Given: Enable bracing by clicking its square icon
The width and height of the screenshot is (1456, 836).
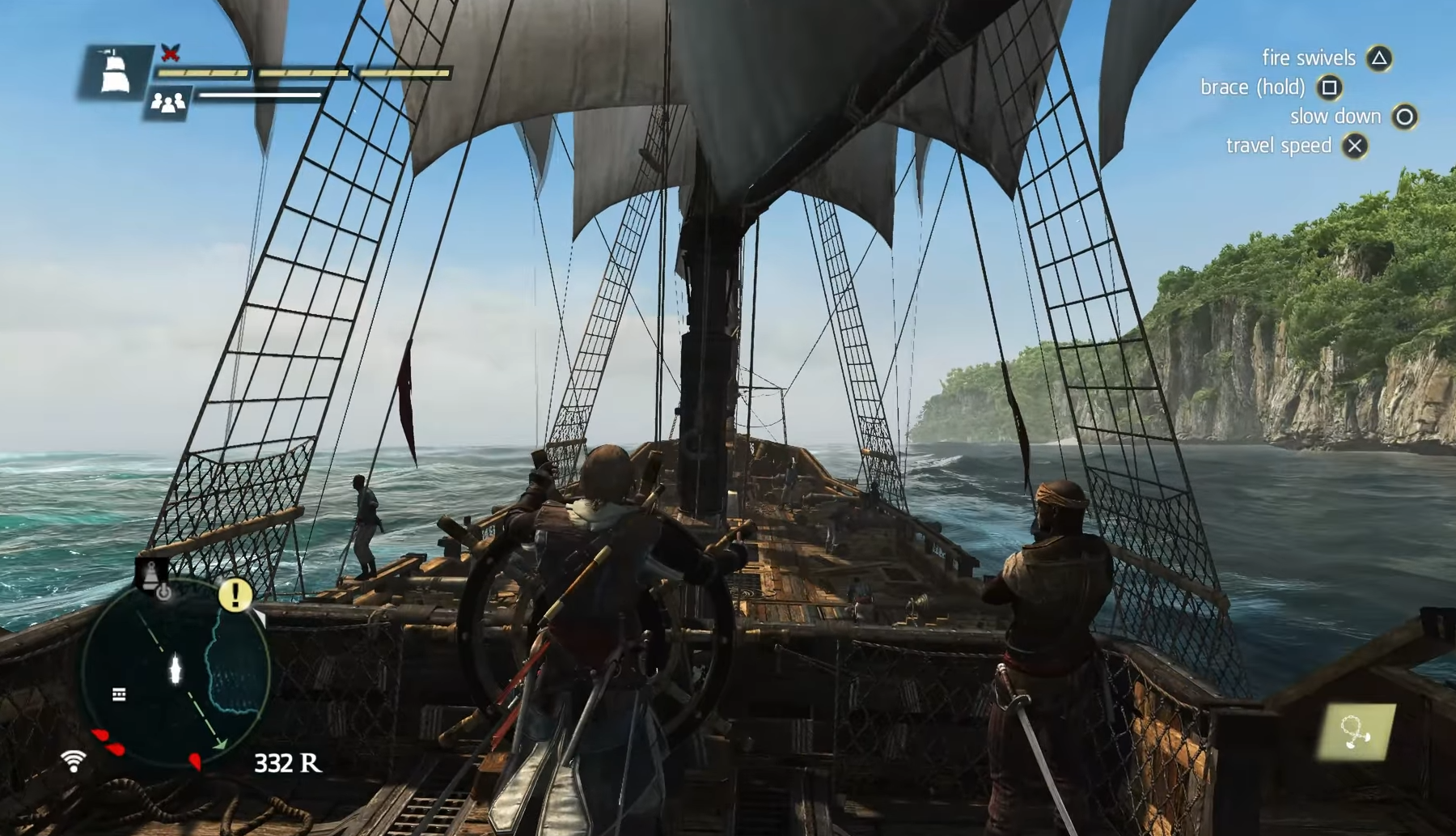Looking at the screenshot, I should click(1330, 87).
